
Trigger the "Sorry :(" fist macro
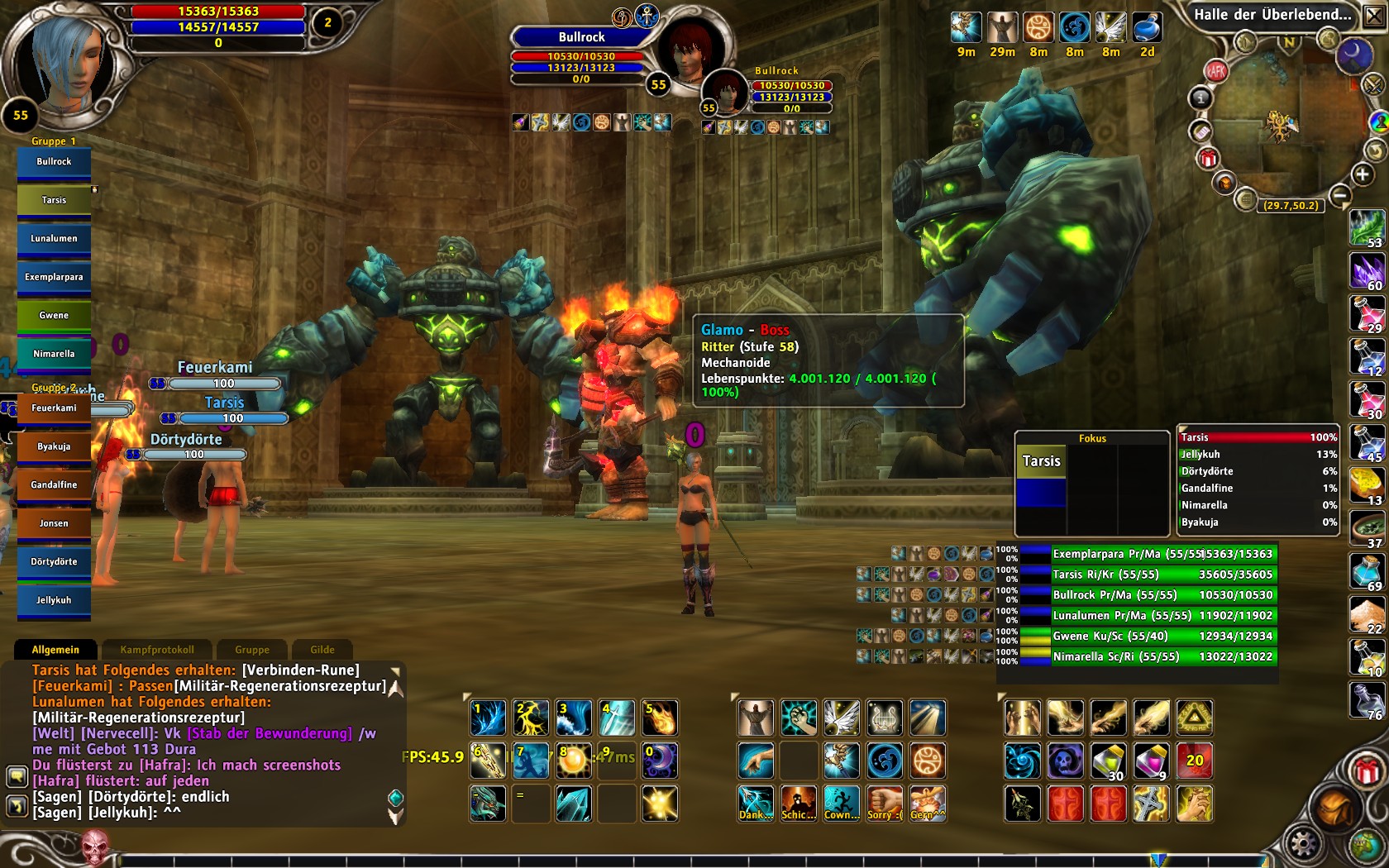[885, 804]
